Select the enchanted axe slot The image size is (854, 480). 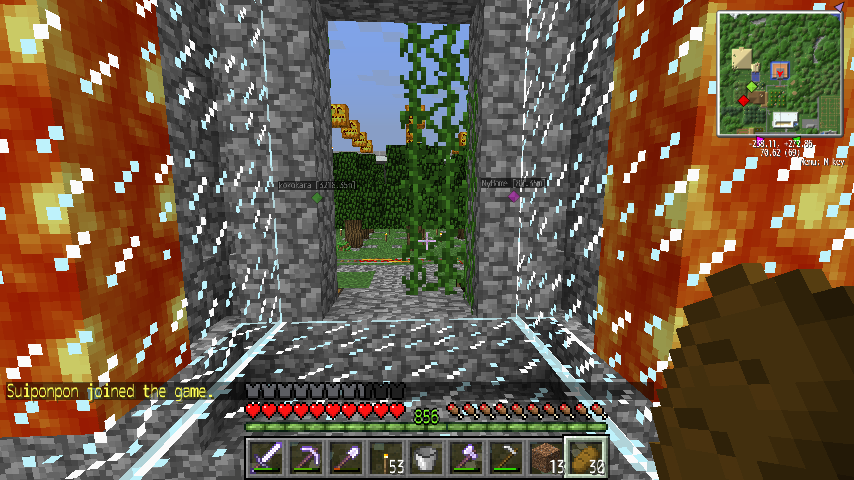[x=465, y=459]
